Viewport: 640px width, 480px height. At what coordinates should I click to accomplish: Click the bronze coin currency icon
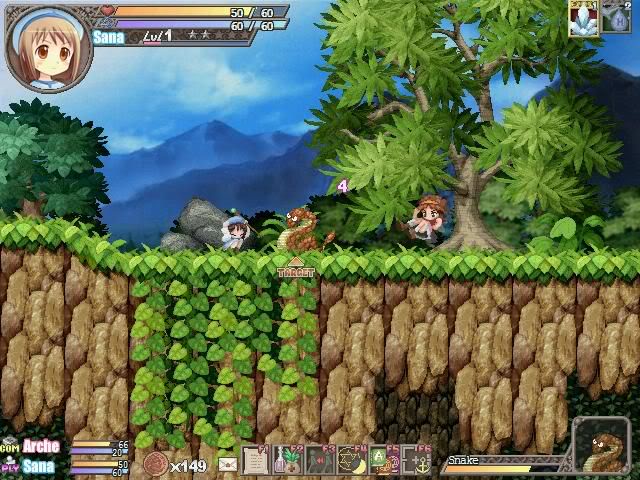click(155, 464)
